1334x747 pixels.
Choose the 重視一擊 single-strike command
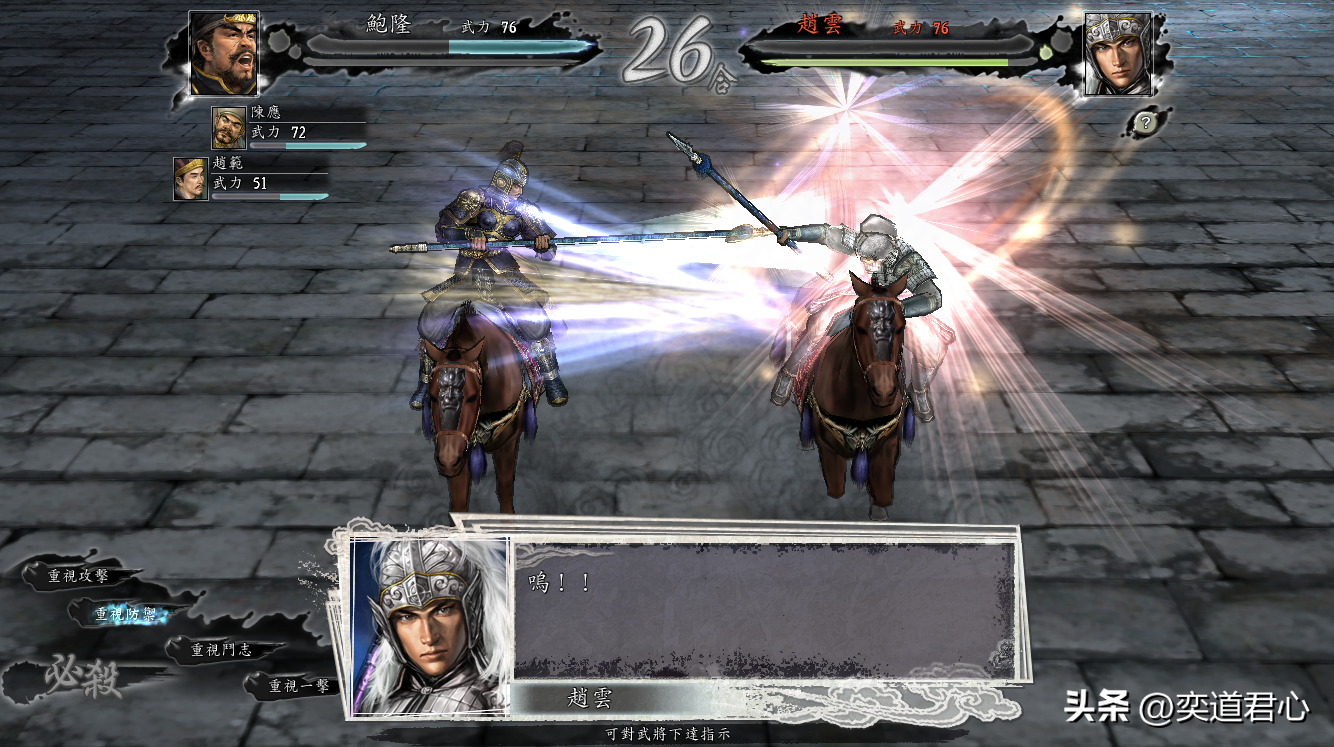pyautogui.click(x=299, y=686)
